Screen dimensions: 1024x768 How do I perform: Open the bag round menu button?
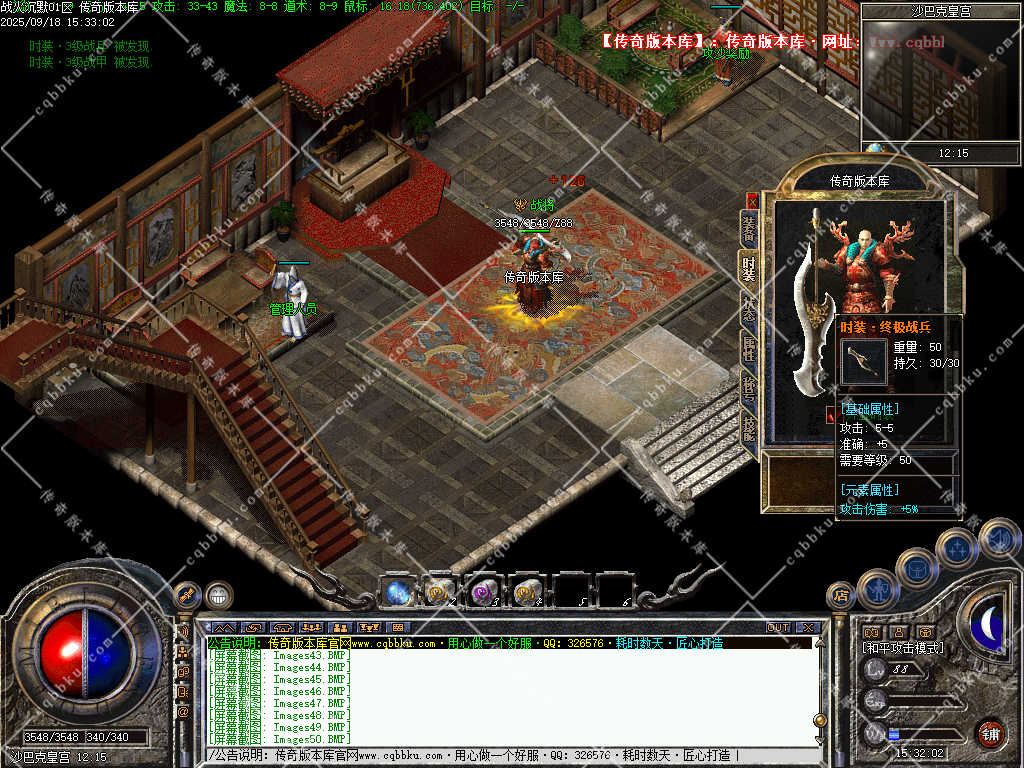click(x=916, y=568)
